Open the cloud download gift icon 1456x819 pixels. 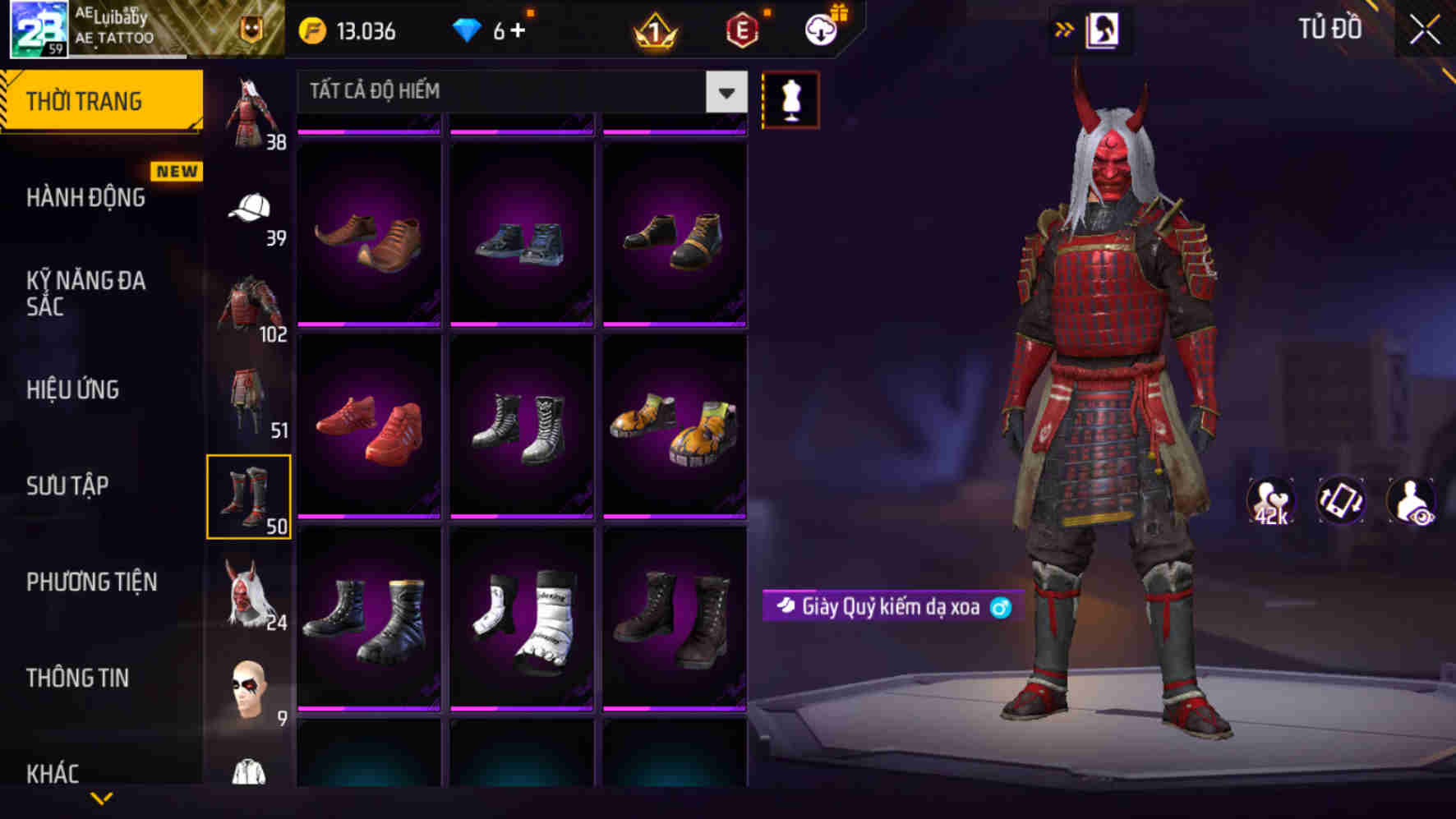[819, 30]
